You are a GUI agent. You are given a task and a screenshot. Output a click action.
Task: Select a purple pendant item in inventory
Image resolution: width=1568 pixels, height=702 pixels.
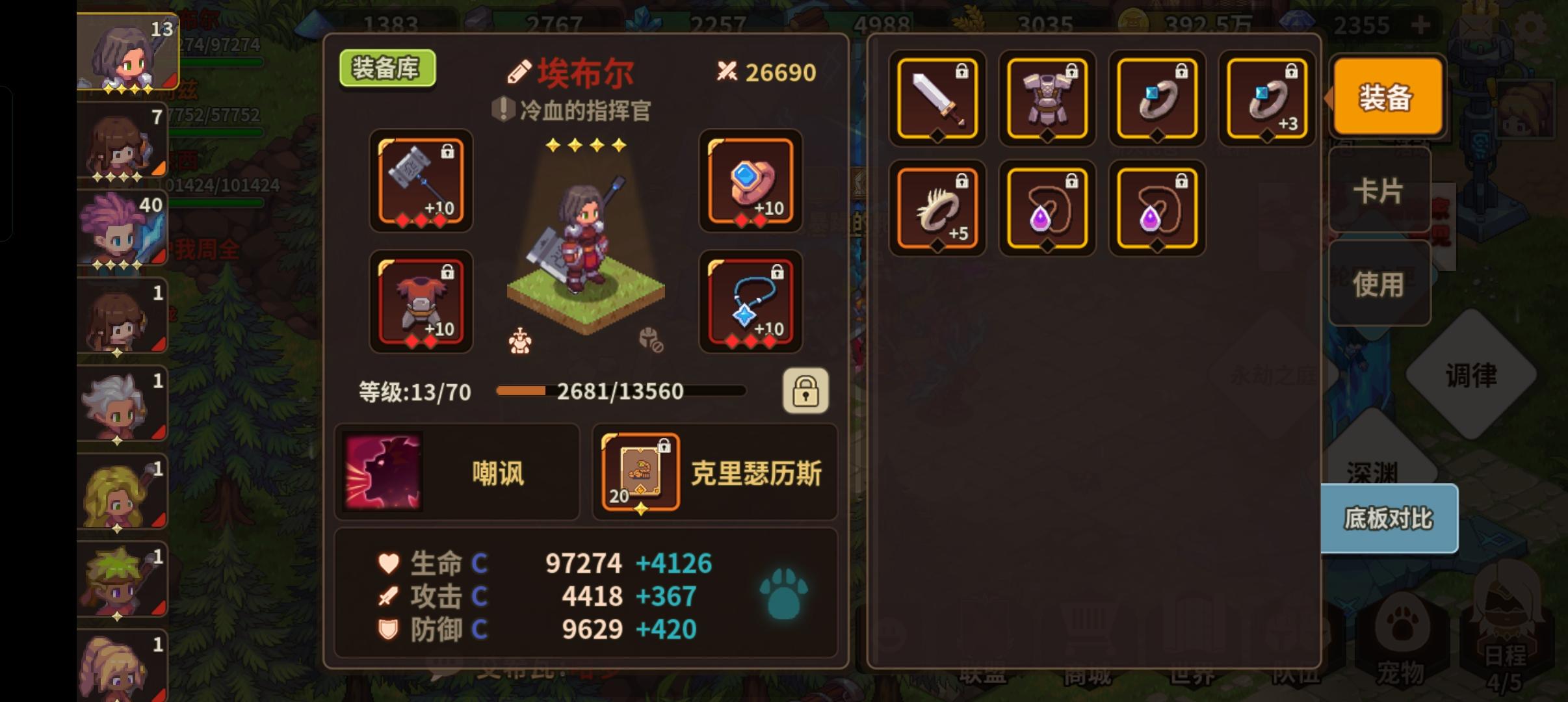coord(1047,208)
